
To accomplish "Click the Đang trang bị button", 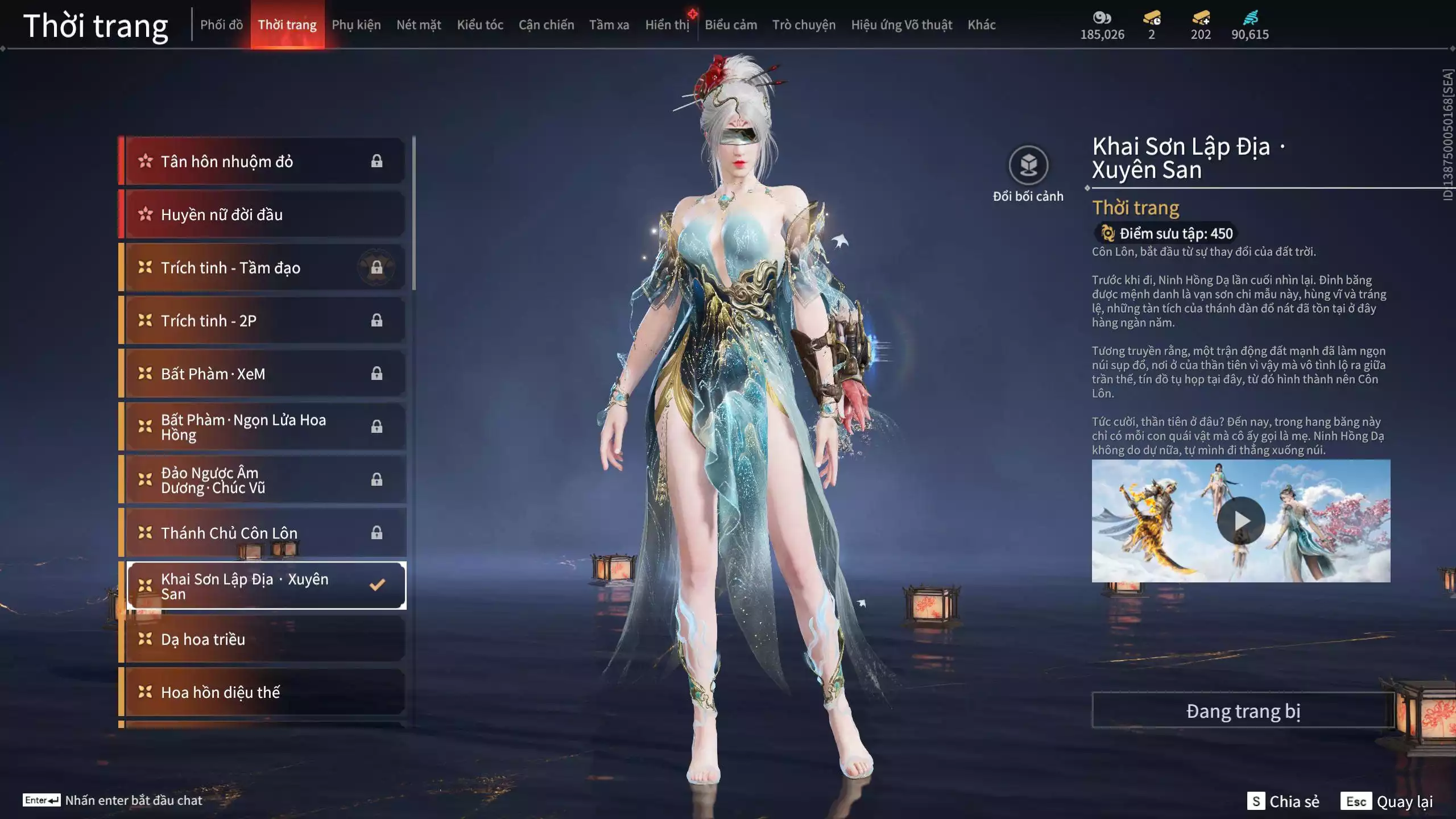I will [1243, 711].
